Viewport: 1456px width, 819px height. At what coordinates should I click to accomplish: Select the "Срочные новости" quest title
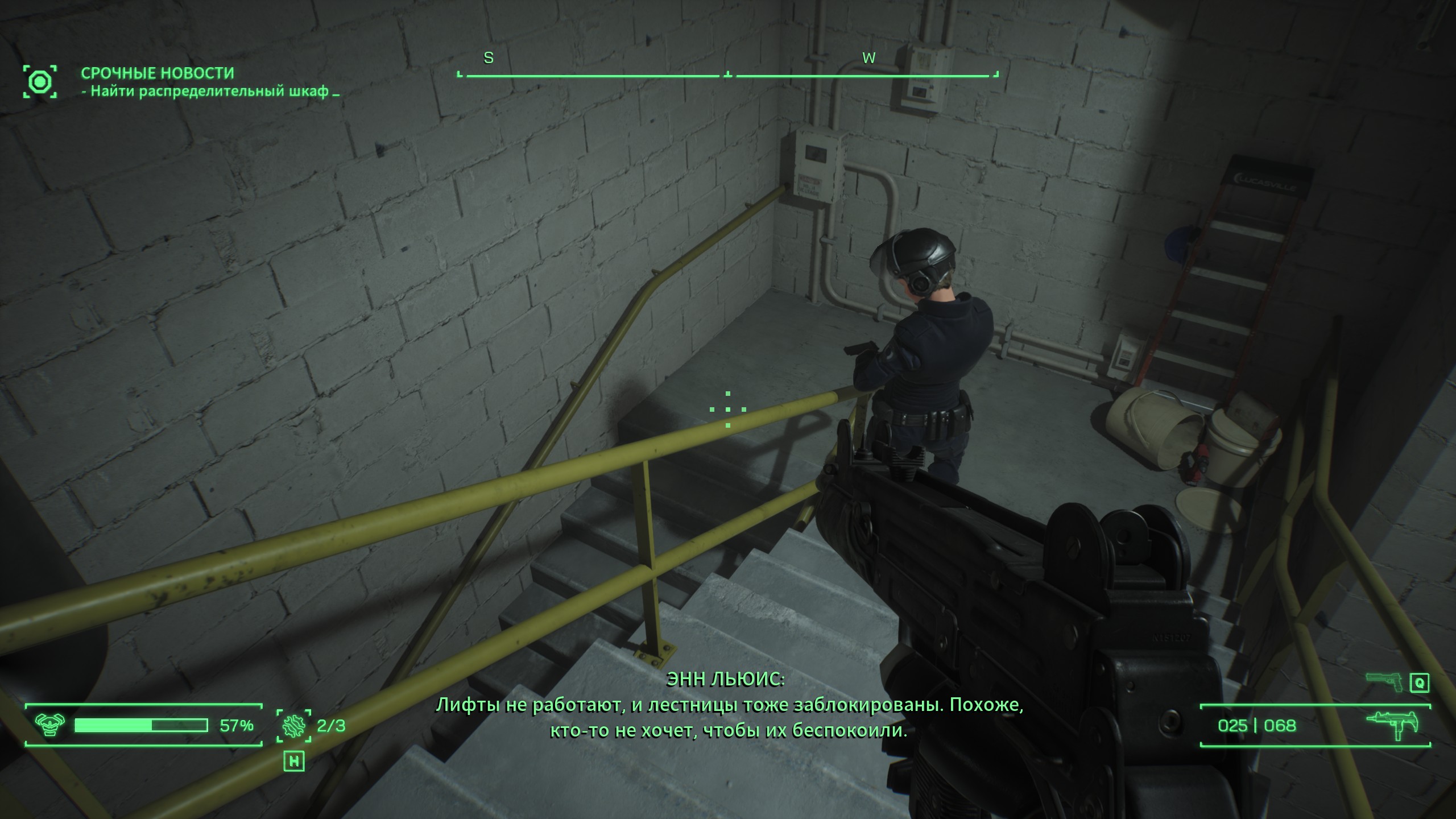click(158, 73)
